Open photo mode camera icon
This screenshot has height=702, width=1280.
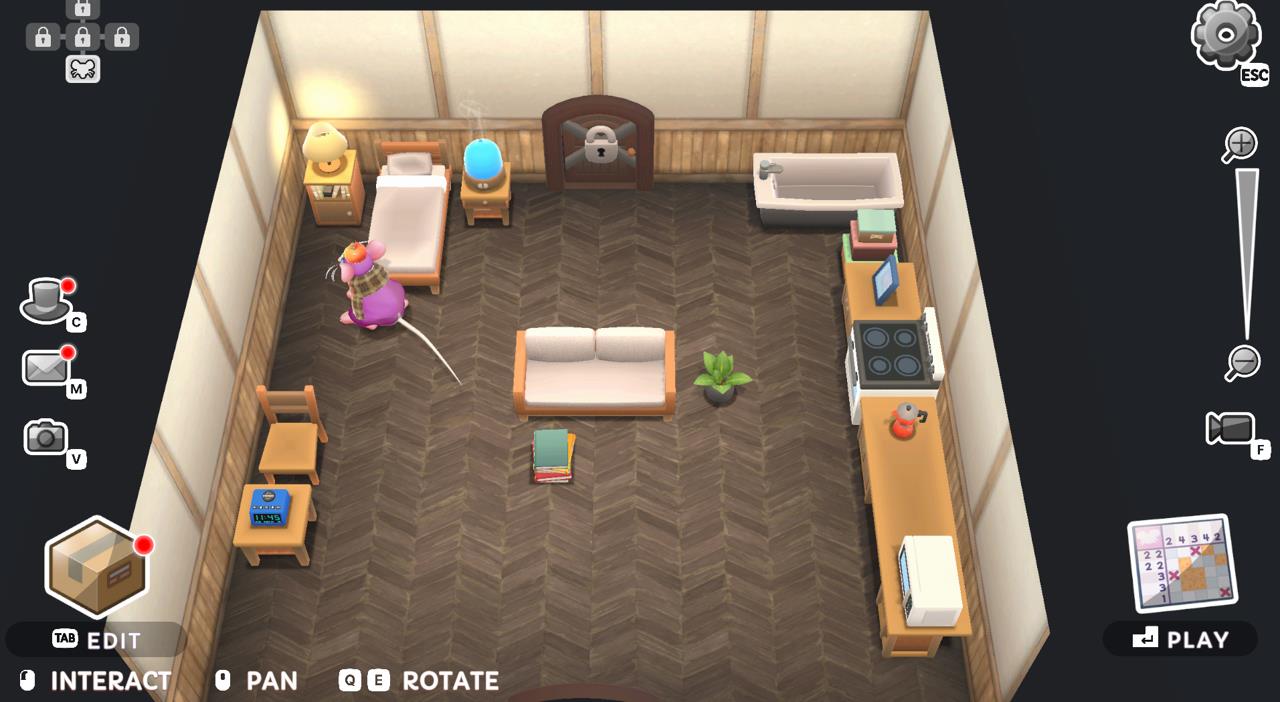click(46, 437)
